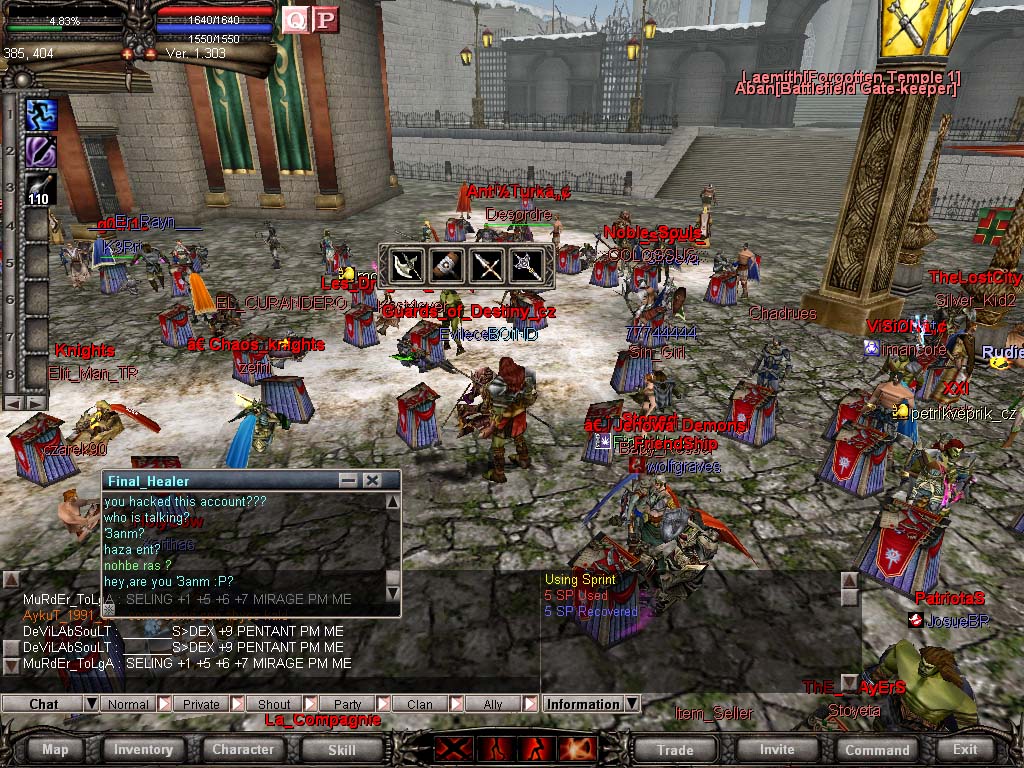Switch to the Private chat filter
This screenshot has height=768, width=1024.
[x=201, y=704]
